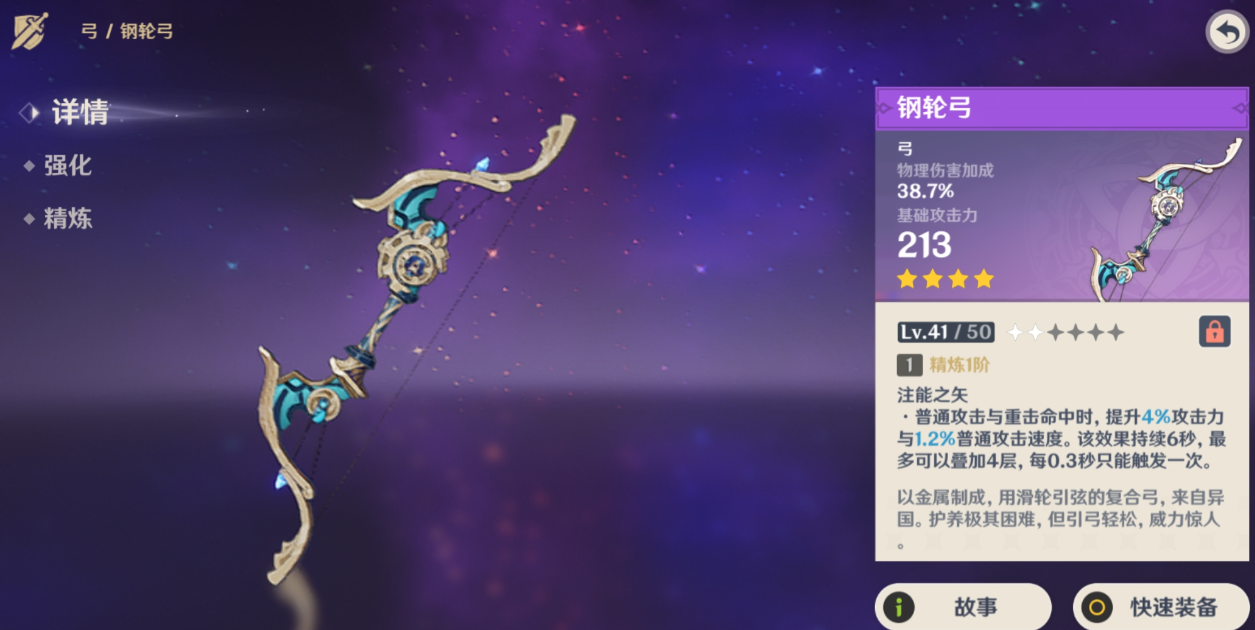Toggle the red weapon lock icon
1255x630 pixels.
[x=1214, y=332]
